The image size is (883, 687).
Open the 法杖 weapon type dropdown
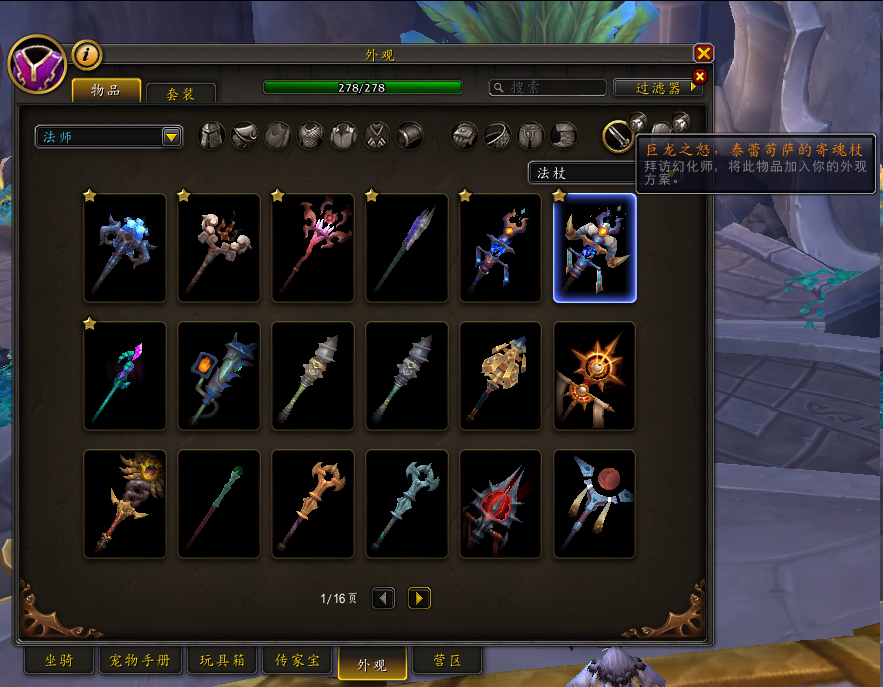tap(580, 173)
